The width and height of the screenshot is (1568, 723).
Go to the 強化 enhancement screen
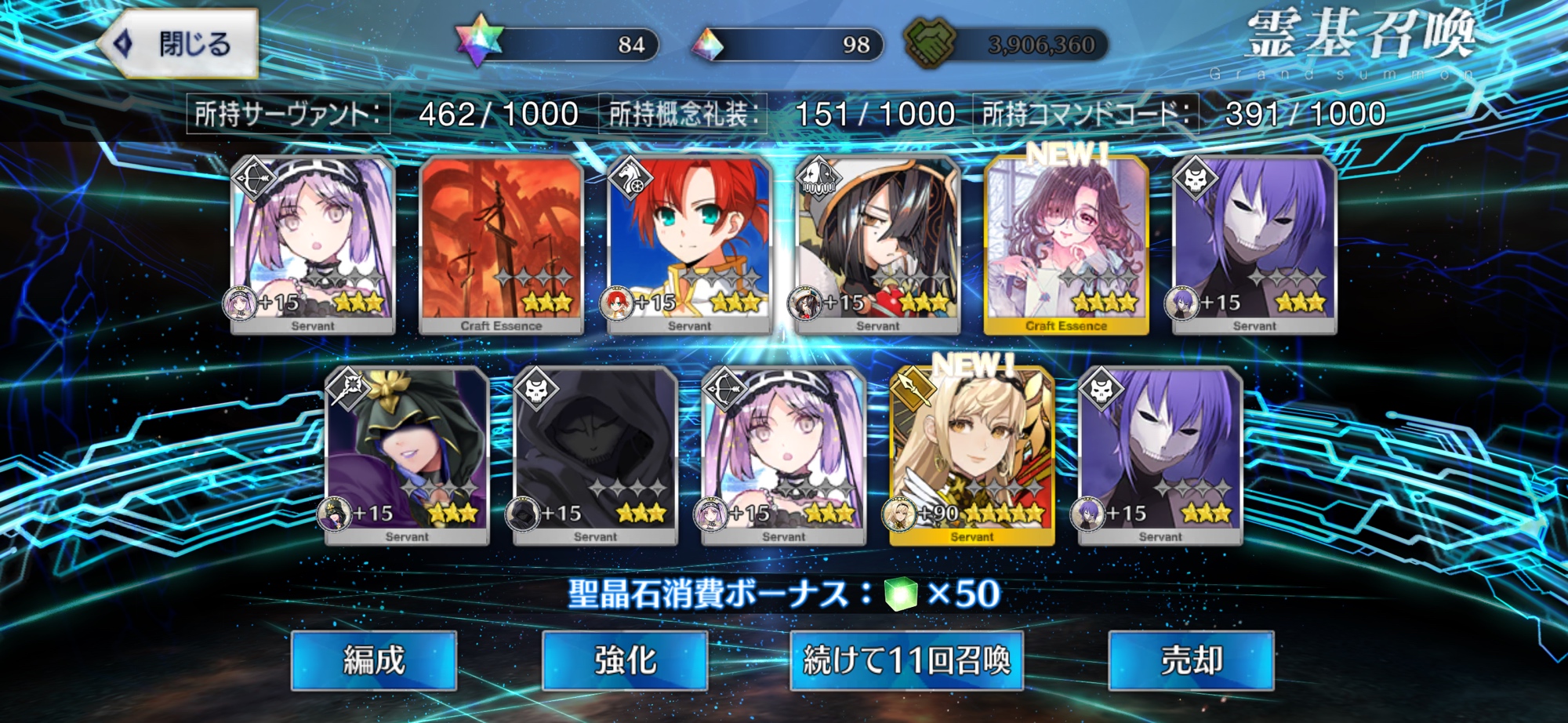pos(625,660)
